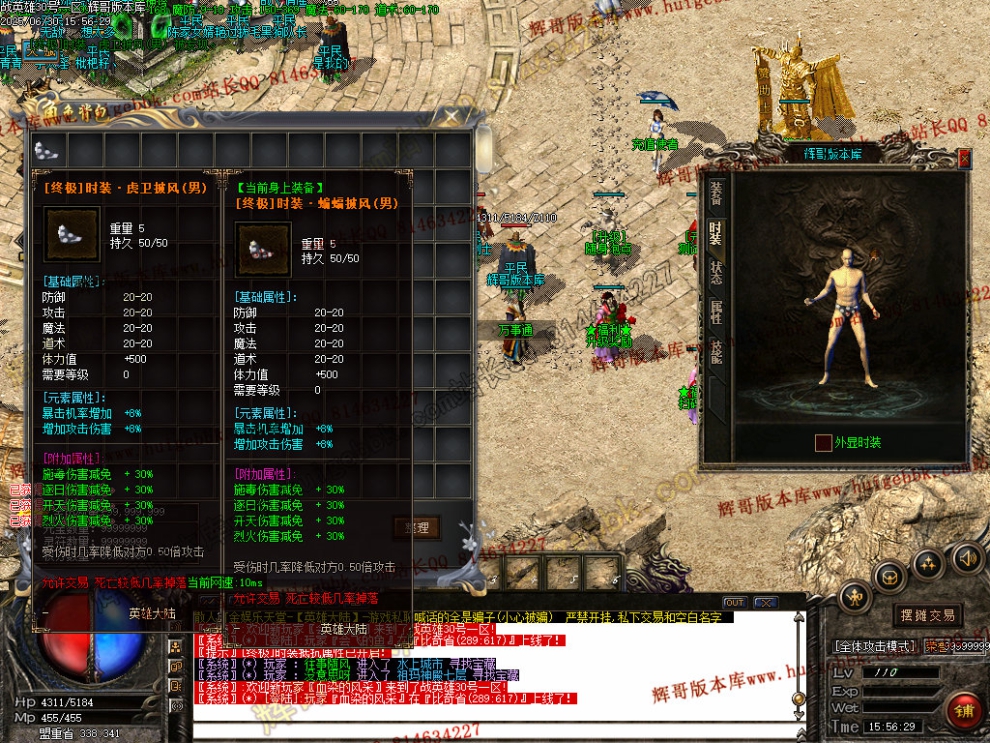
Task: Select the 时装 fashion tab
Action: pyautogui.click(x=716, y=233)
